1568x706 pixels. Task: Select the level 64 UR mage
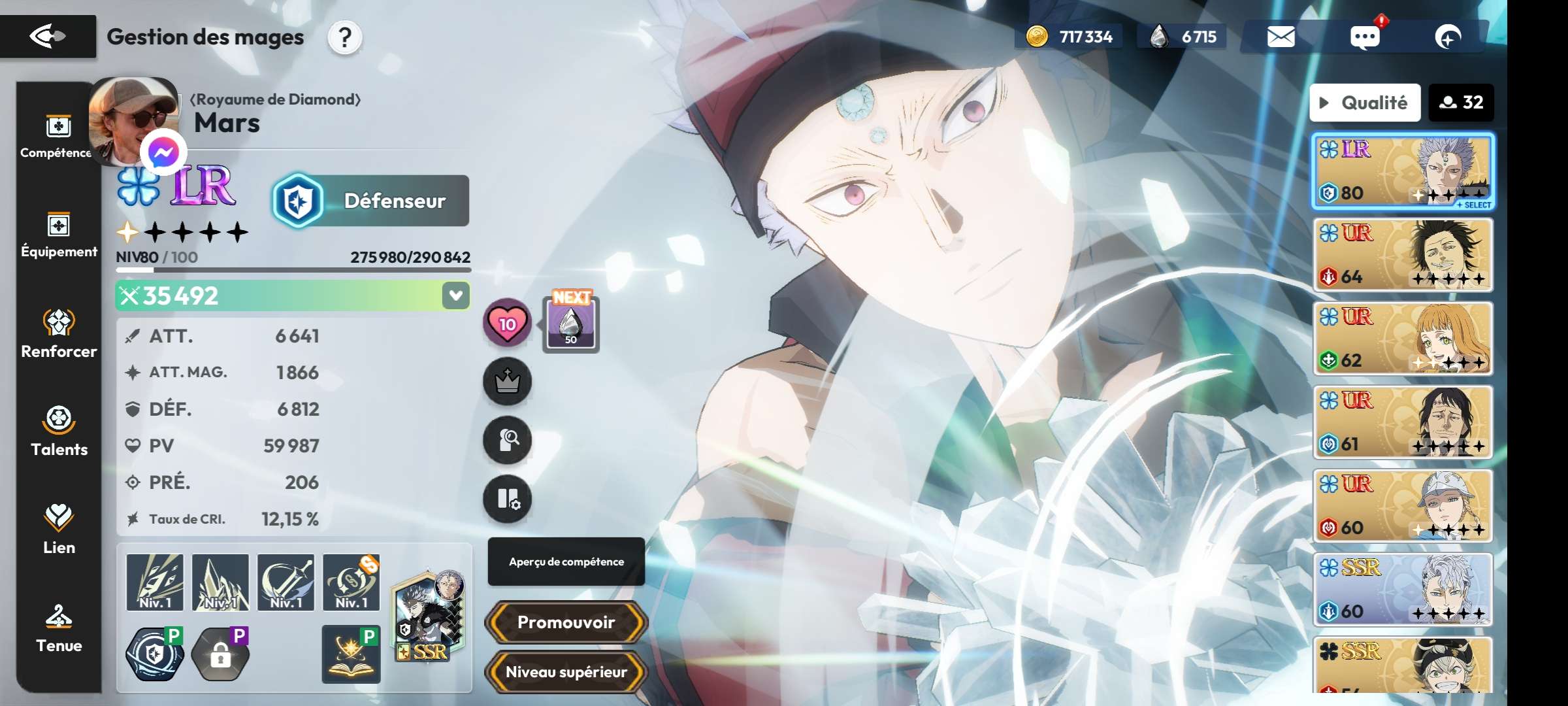tap(1403, 255)
